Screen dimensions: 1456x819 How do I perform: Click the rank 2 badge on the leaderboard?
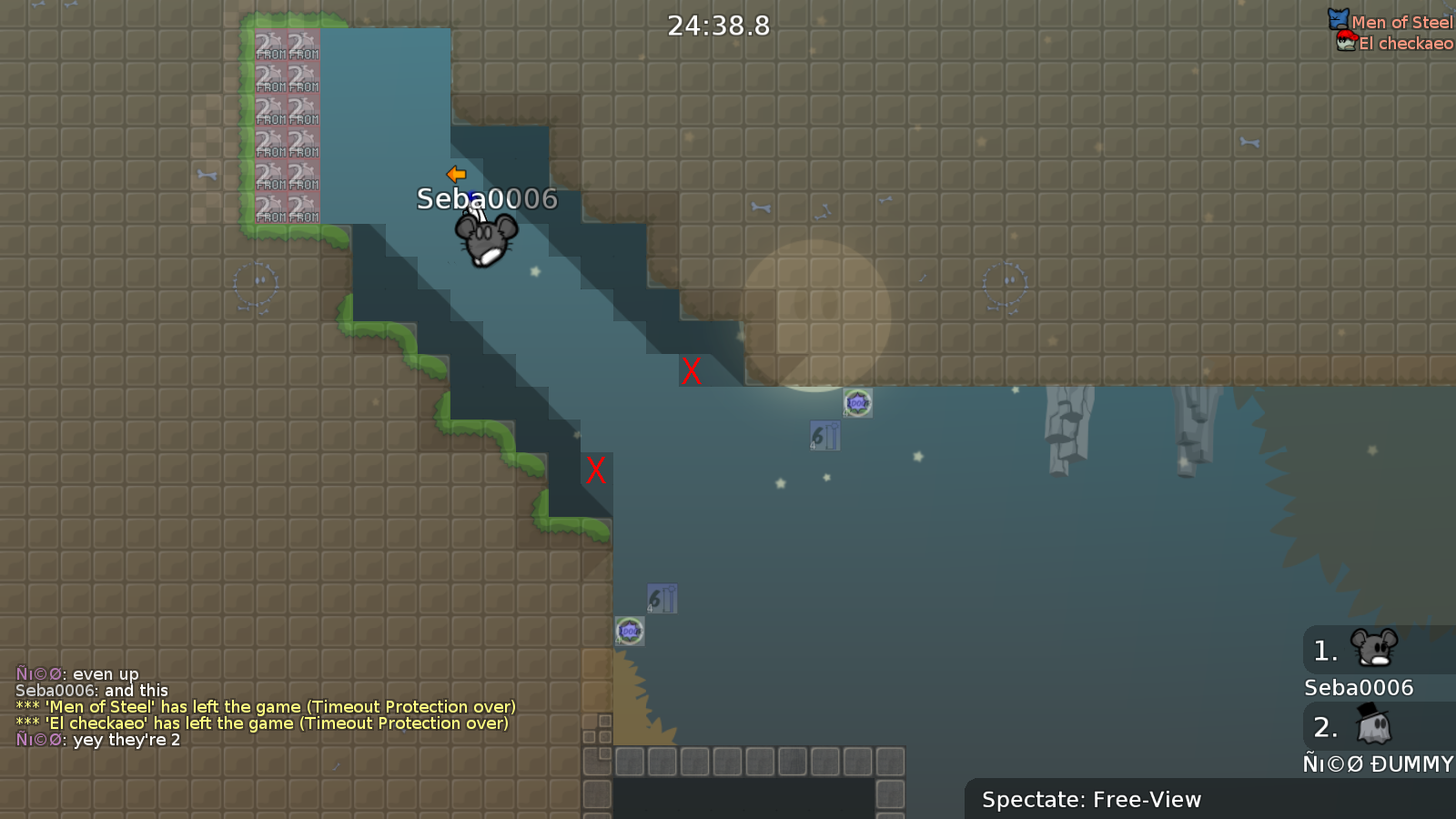point(1327,726)
